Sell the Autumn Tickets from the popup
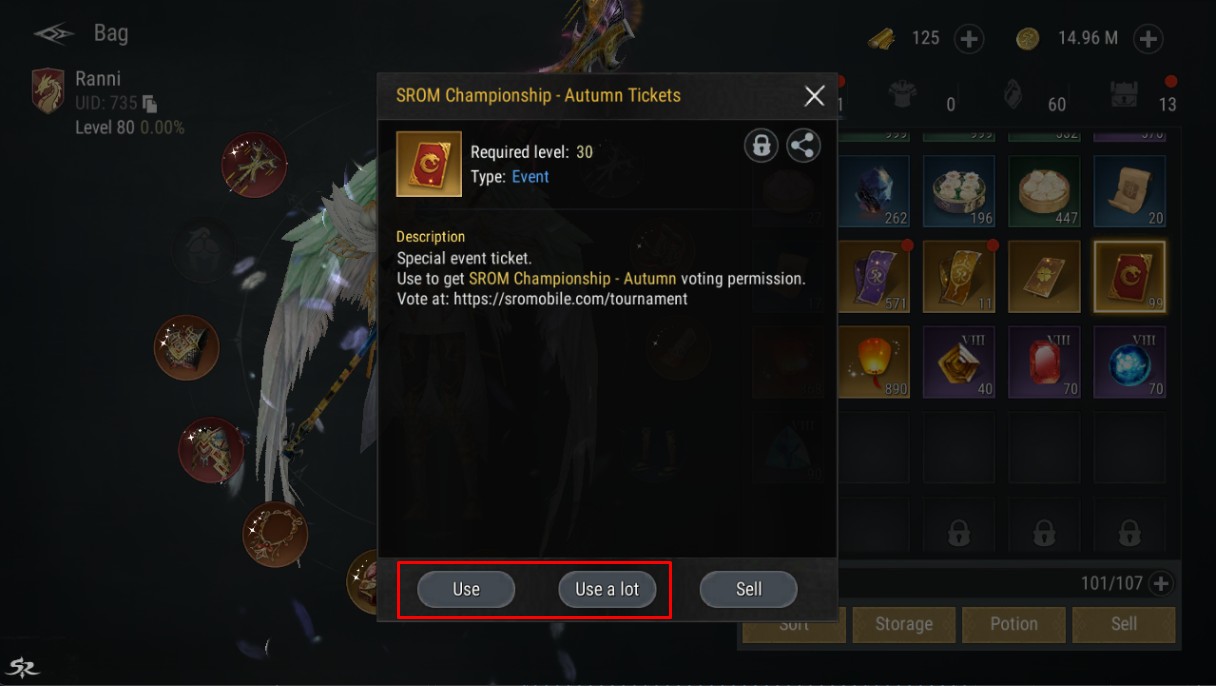 [748, 589]
